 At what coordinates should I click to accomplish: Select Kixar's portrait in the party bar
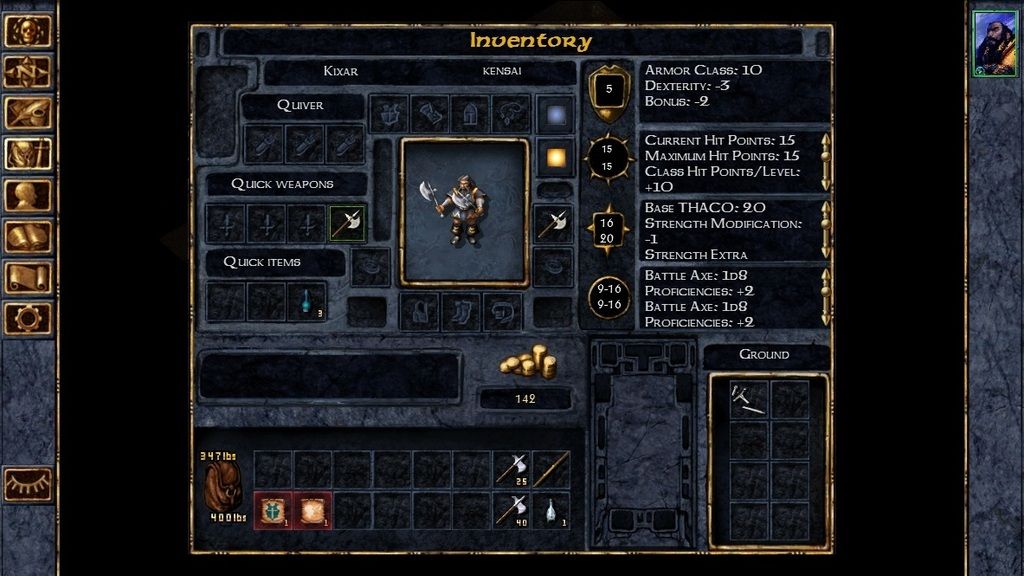point(995,44)
